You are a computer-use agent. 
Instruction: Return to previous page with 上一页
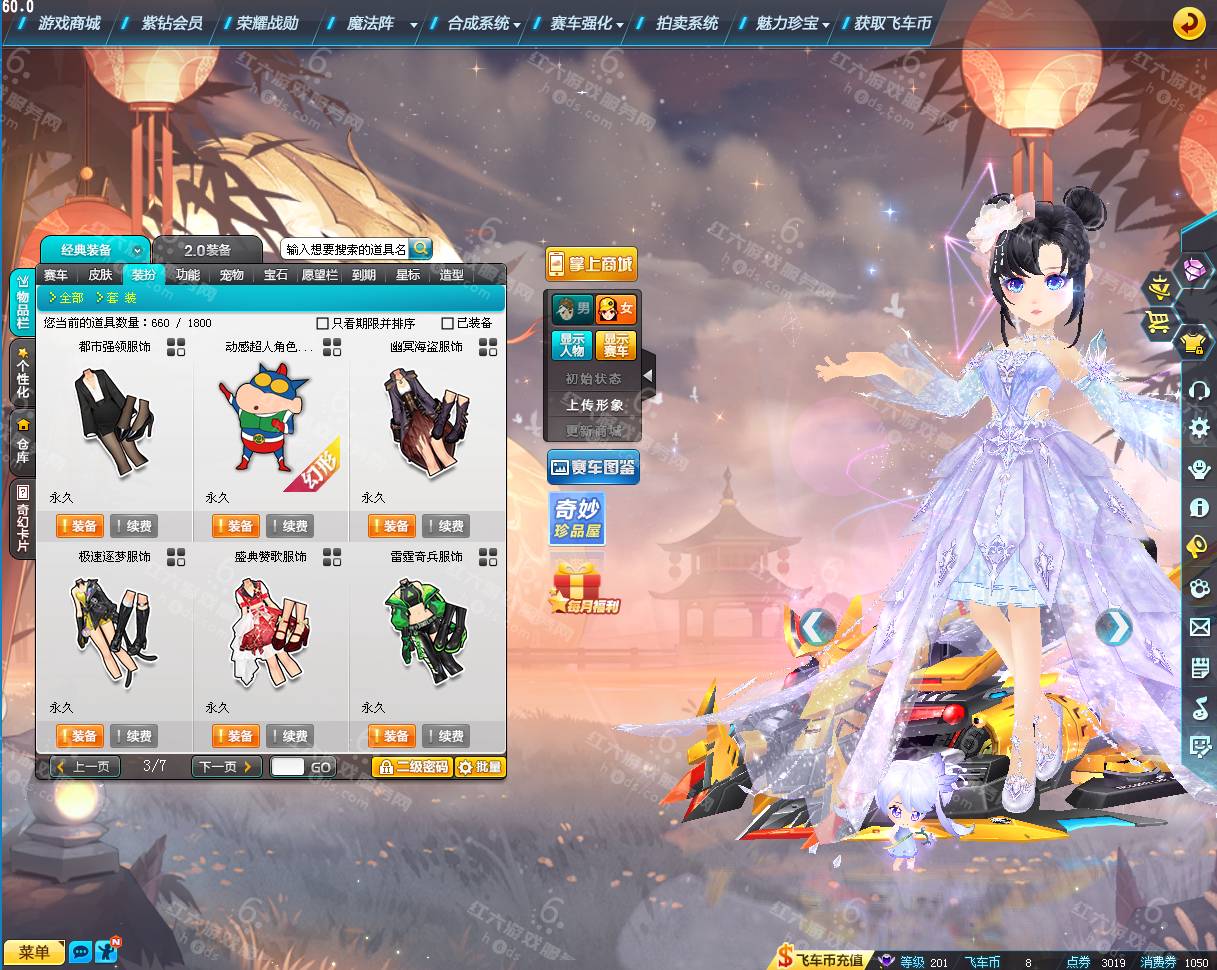tap(86, 767)
